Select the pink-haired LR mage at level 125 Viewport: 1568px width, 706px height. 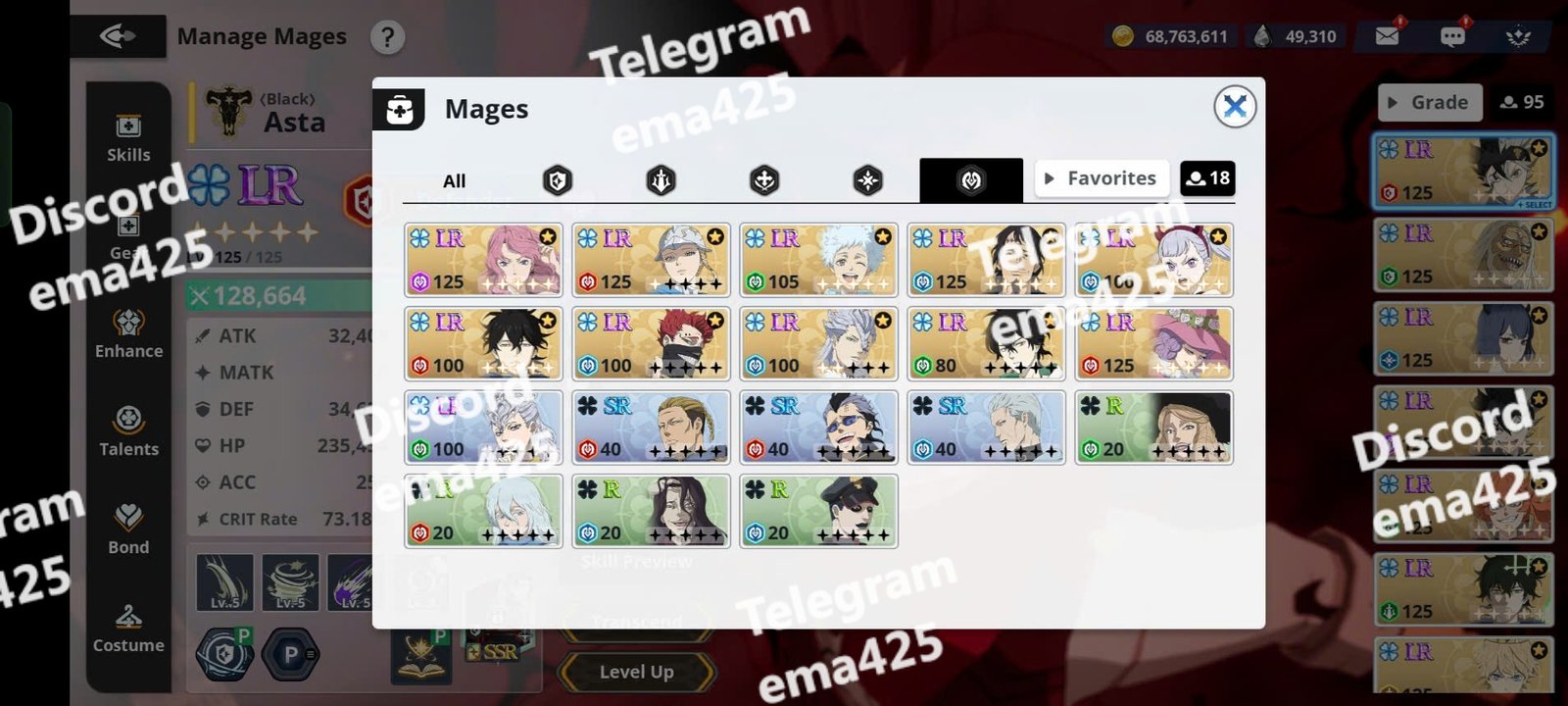tap(484, 260)
